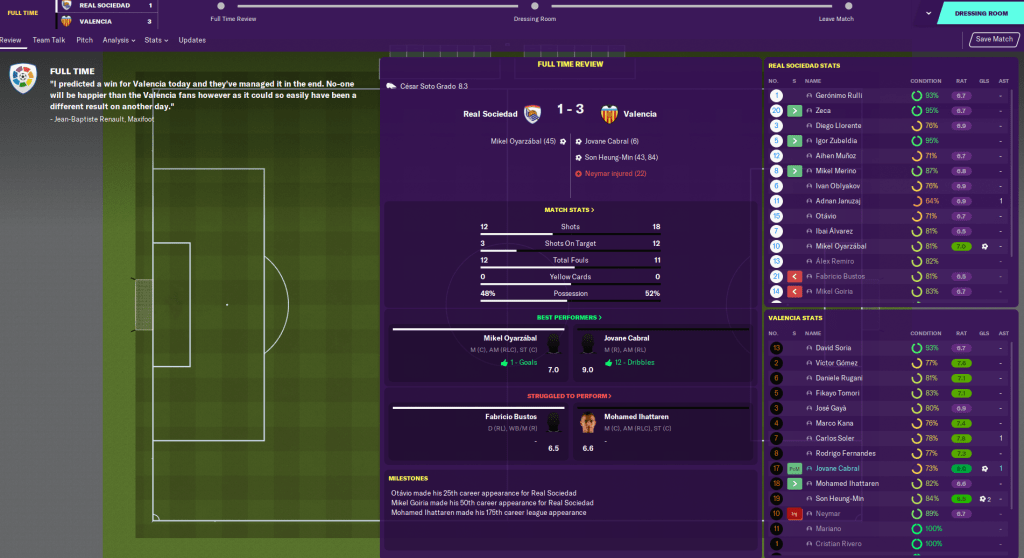This screenshot has width=1024, height=558.
Task: Jump to the Full Time Review step
Action: coord(234,19)
